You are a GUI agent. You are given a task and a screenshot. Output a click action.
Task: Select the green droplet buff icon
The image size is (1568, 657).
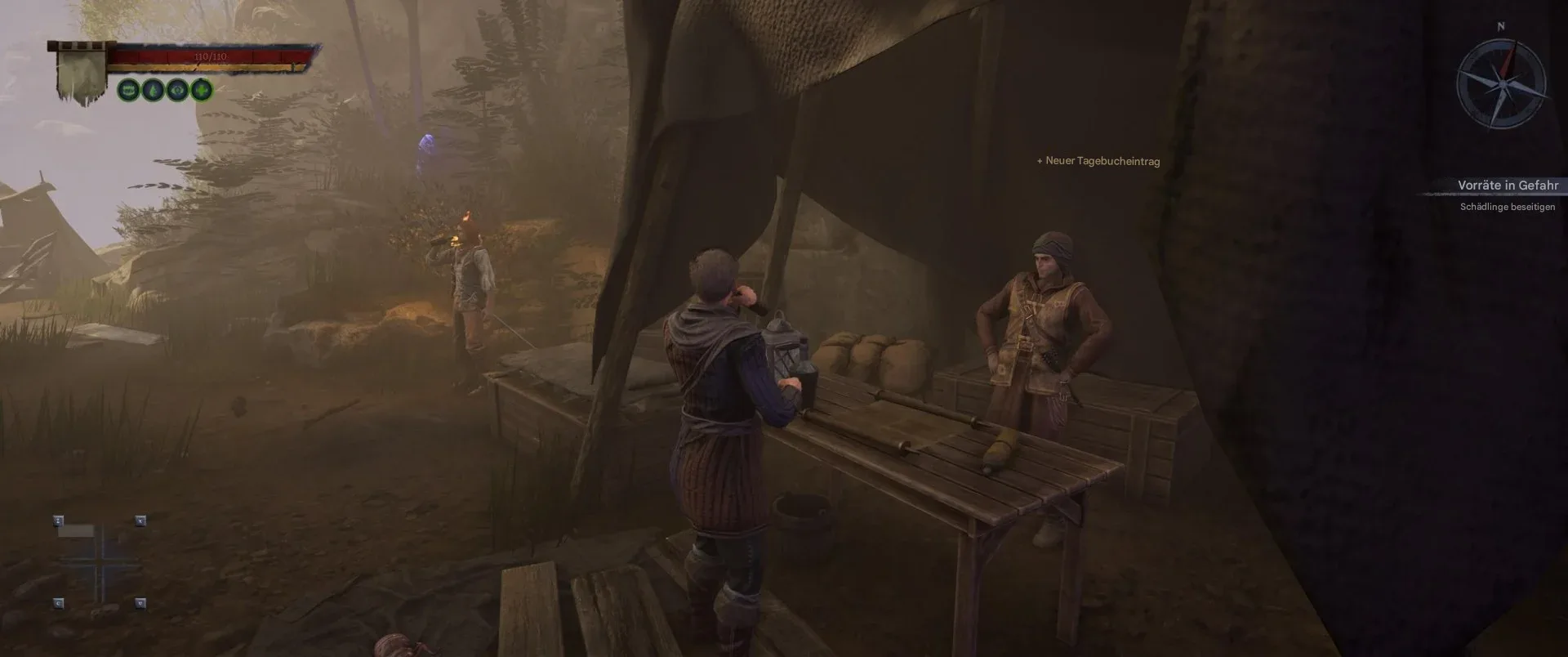click(153, 90)
